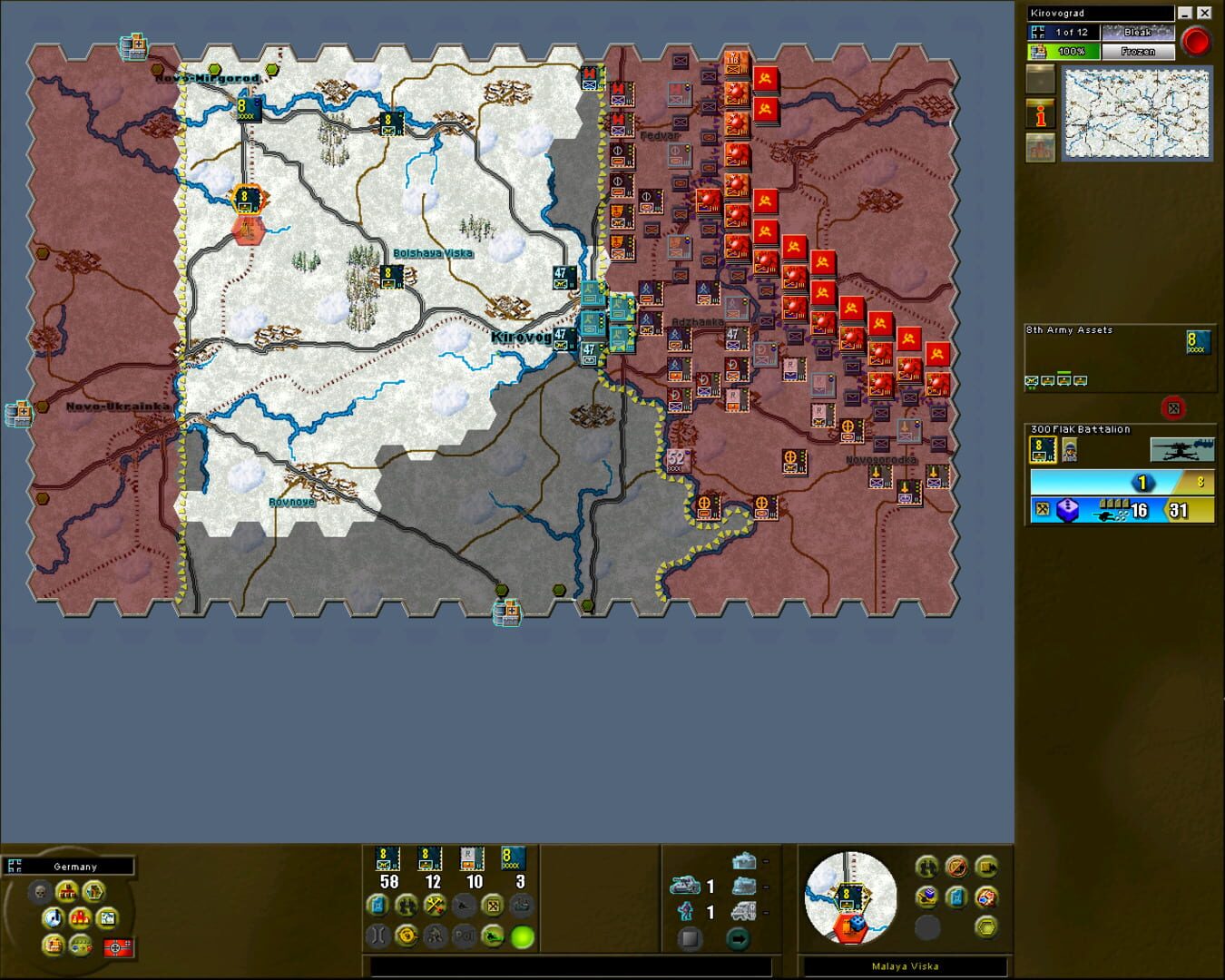The height and width of the screenshot is (980, 1225).
Task: Open the Bleak weather display
Action: 1138,32
